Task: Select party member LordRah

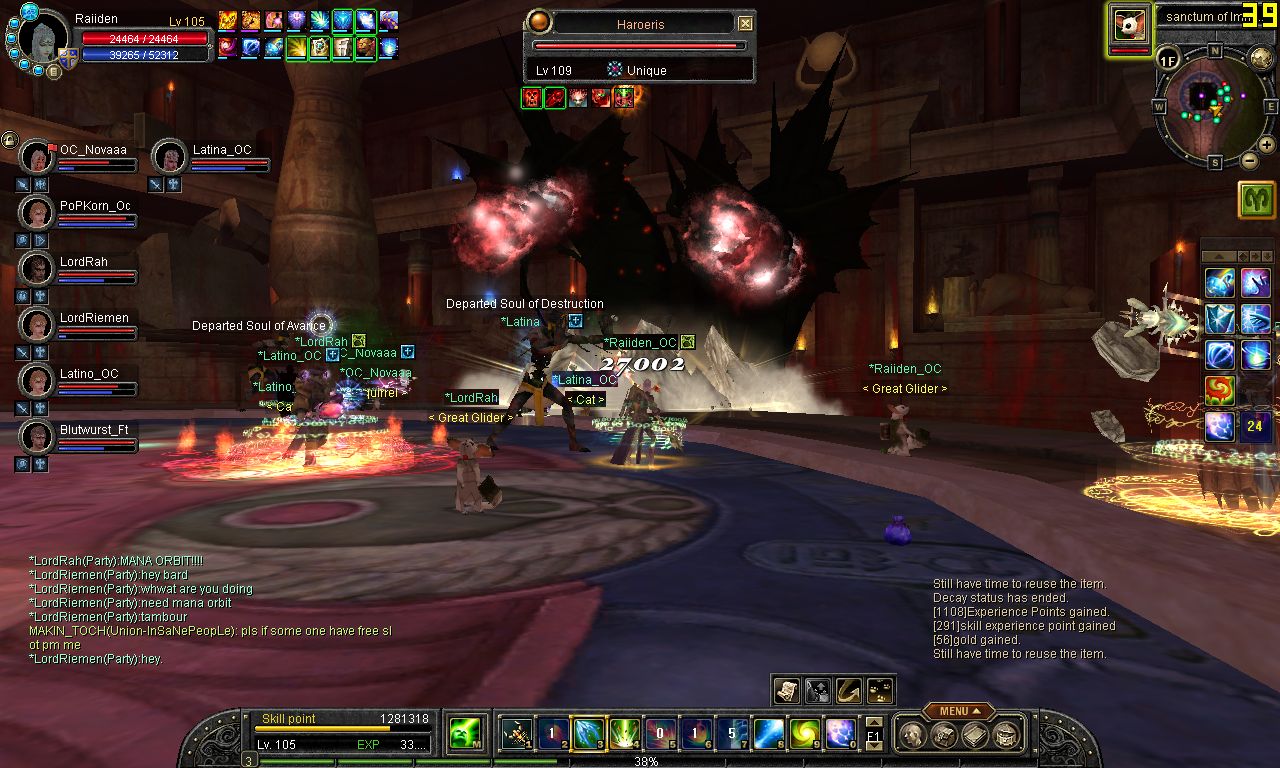Action: [36, 269]
